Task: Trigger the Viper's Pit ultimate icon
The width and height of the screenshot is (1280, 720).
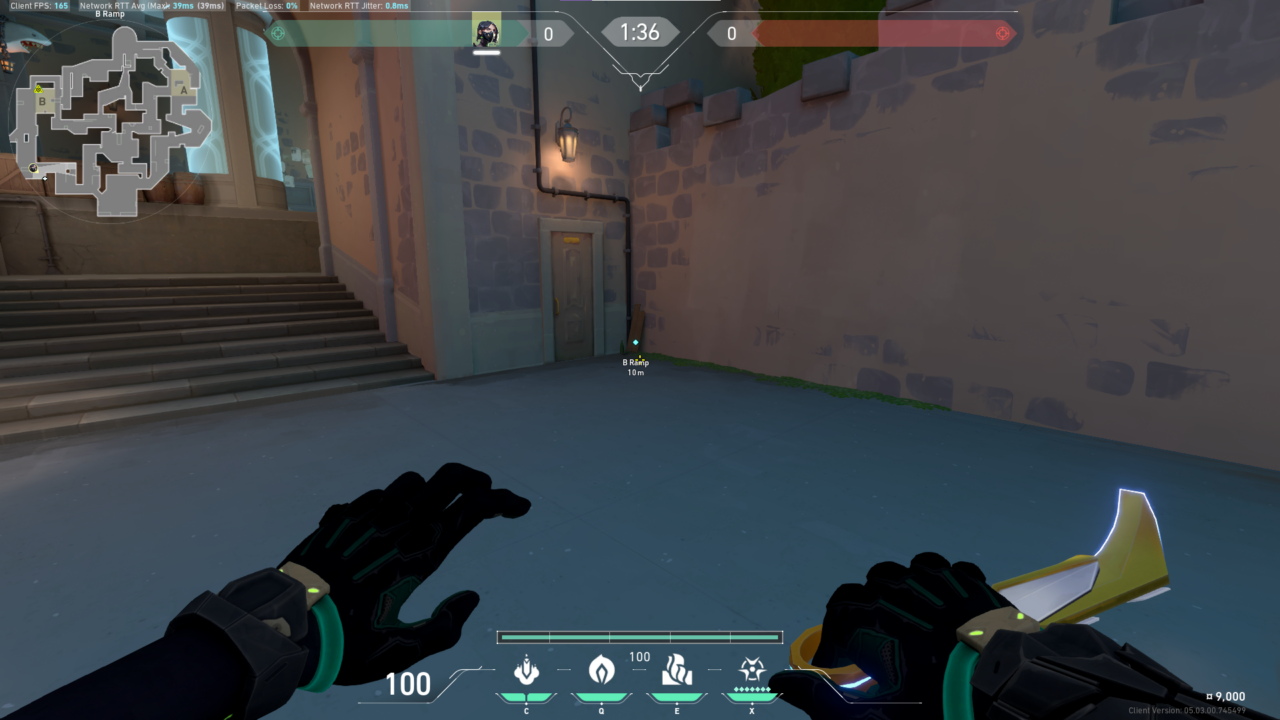Action: pyautogui.click(x=752, y=668)
